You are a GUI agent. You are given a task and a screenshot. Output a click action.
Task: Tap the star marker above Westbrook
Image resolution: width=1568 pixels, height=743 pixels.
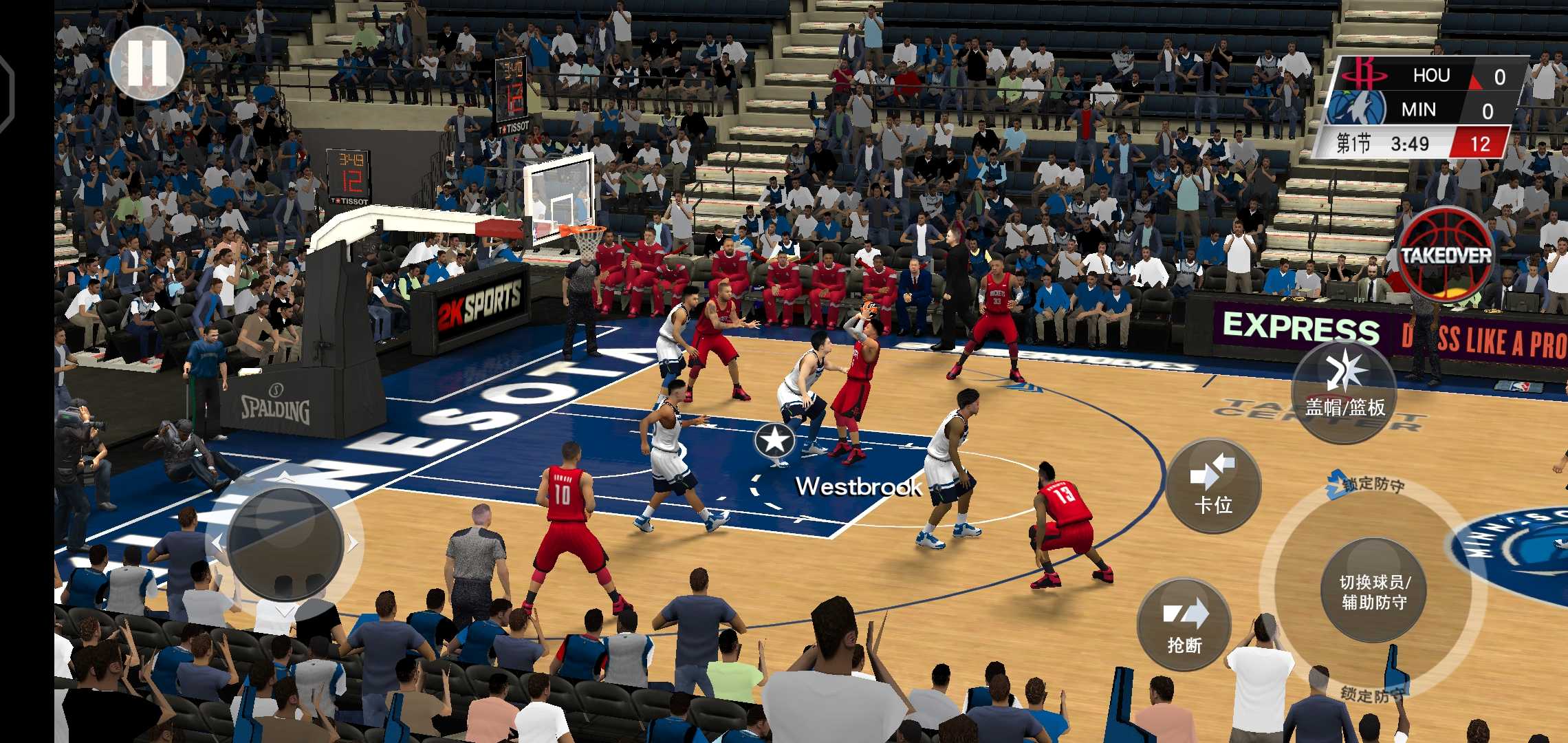click(774, 442)
